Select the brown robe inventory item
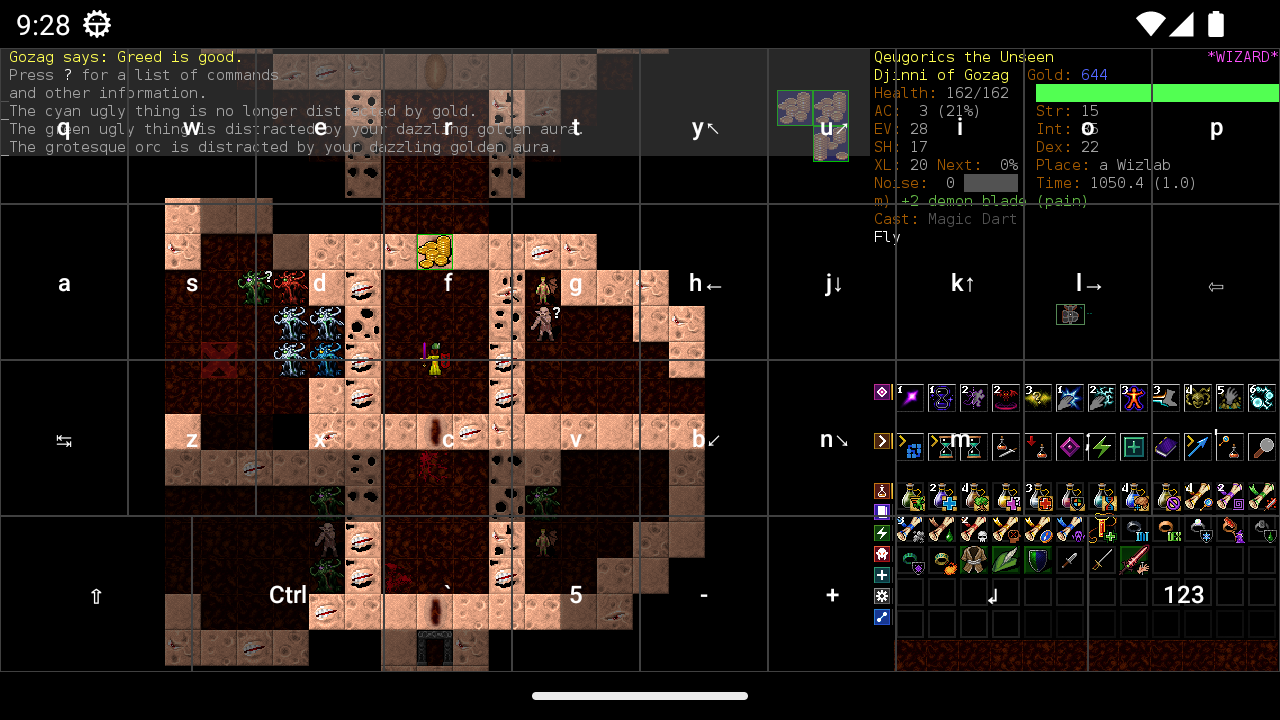Viewport: 1280px width, 720px height. tap(974, 561)
